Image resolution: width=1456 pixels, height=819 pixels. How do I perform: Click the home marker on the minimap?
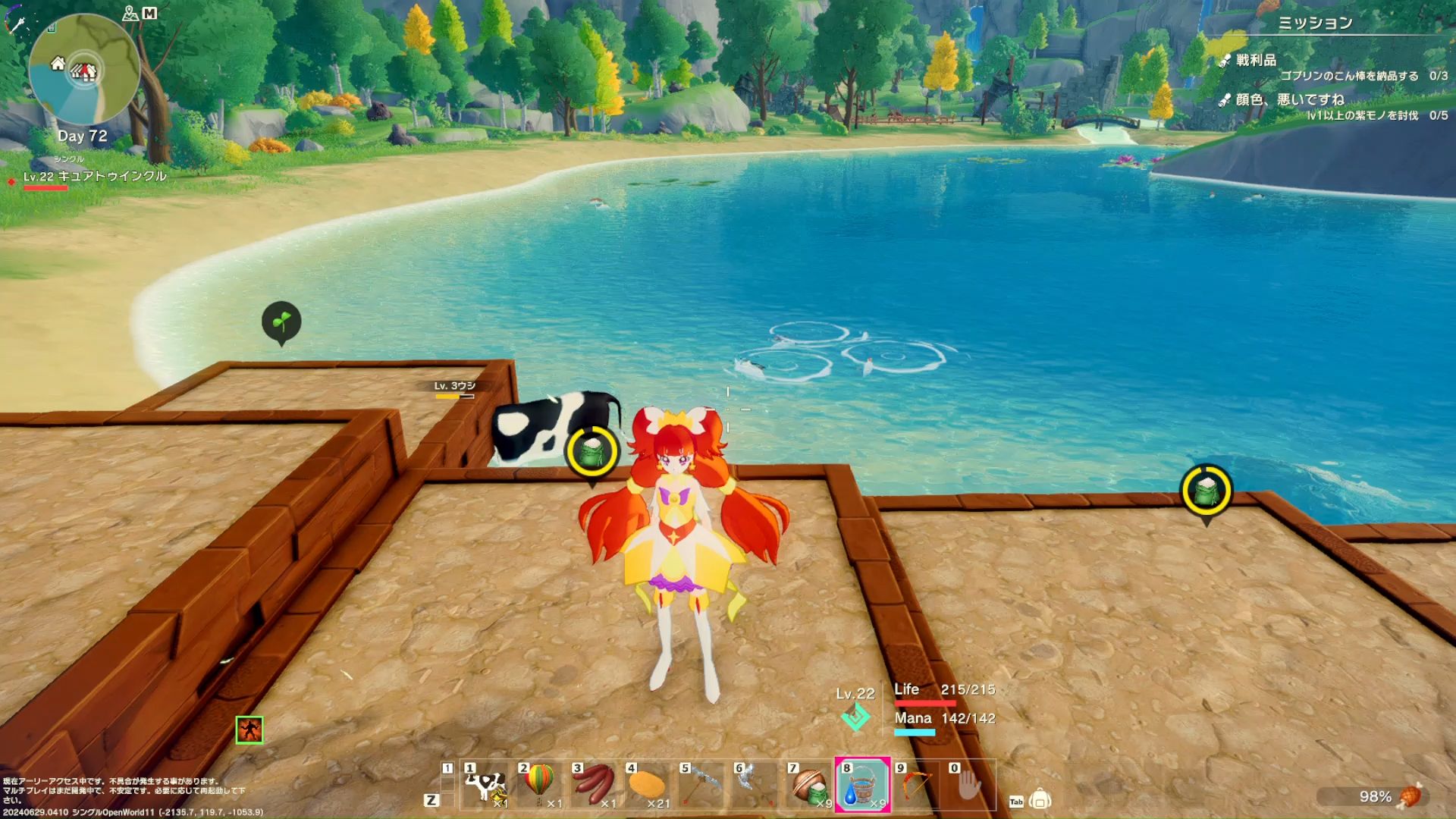[x=58, y=64]
